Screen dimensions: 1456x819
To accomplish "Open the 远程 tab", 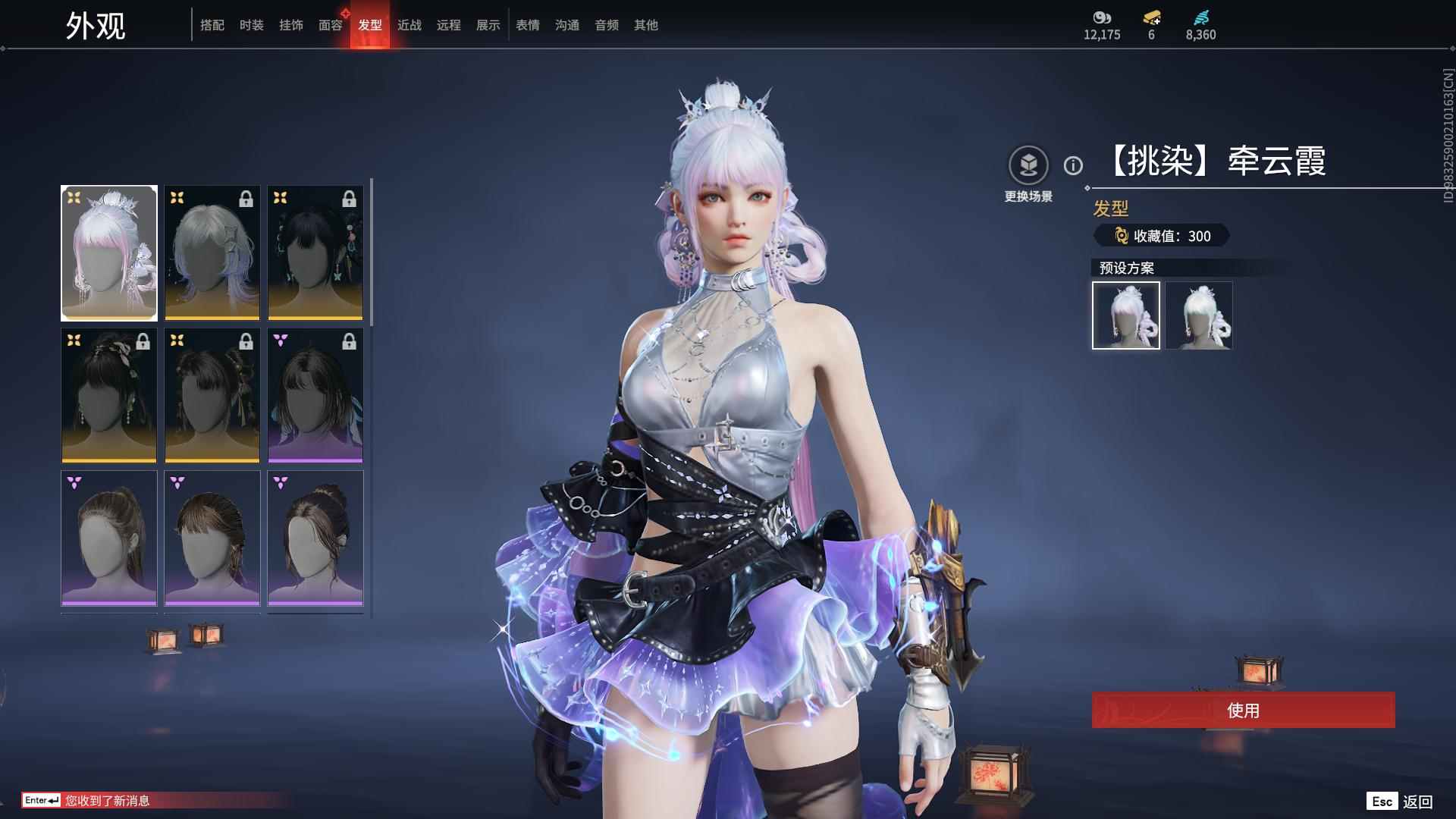I will [449, 25].
